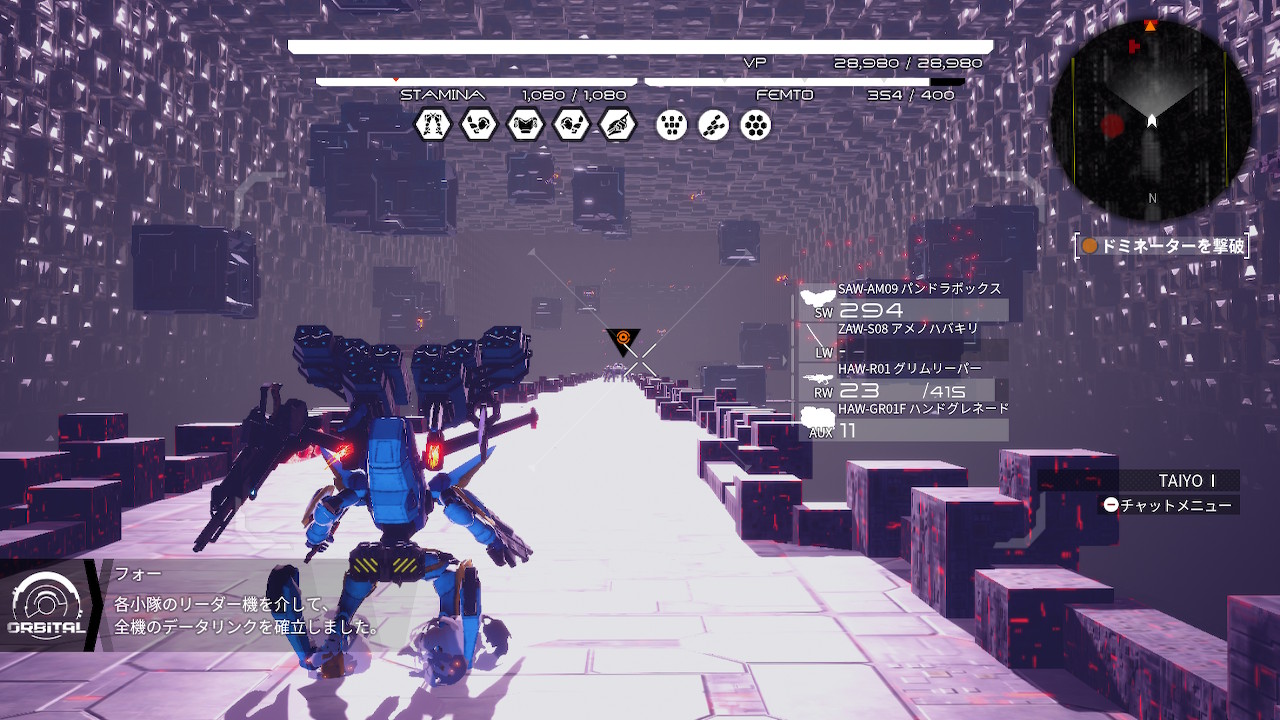This screenshot has width=1280, height=720.
Task: Click the diagonal dotted line round icon
Action: [714, 125]
